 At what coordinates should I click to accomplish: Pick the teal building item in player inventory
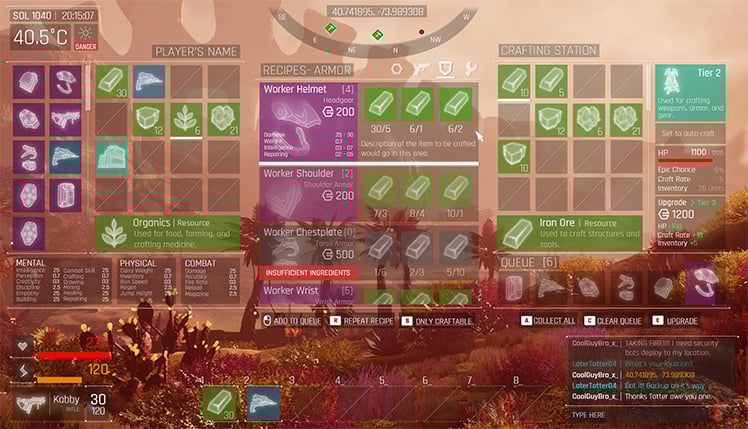[x=112, y=158]
